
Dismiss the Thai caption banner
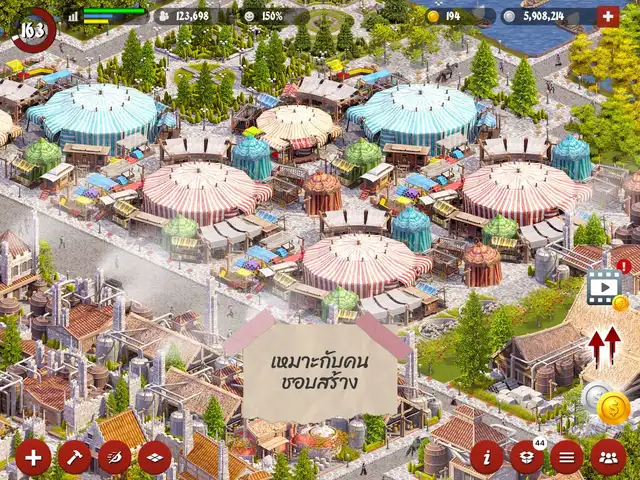coord(320,371)
